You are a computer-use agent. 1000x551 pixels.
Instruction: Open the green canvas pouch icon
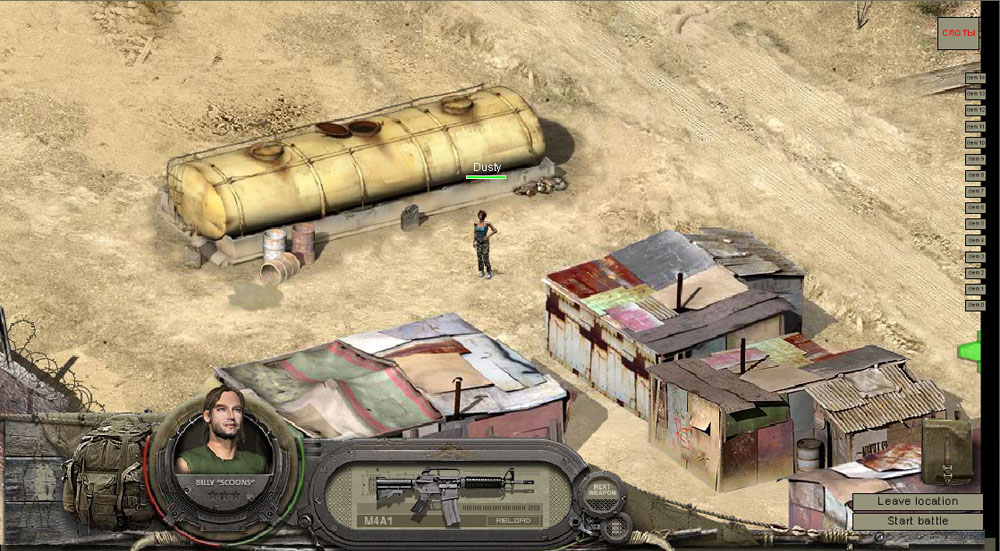945,451
